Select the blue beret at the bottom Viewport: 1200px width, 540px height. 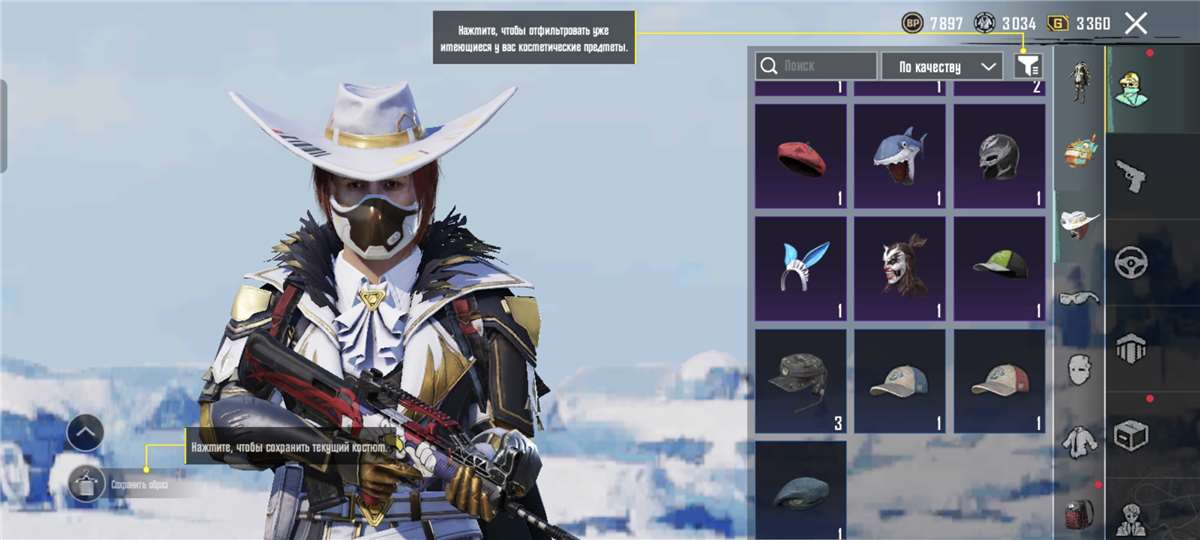(x=801, y=490)
